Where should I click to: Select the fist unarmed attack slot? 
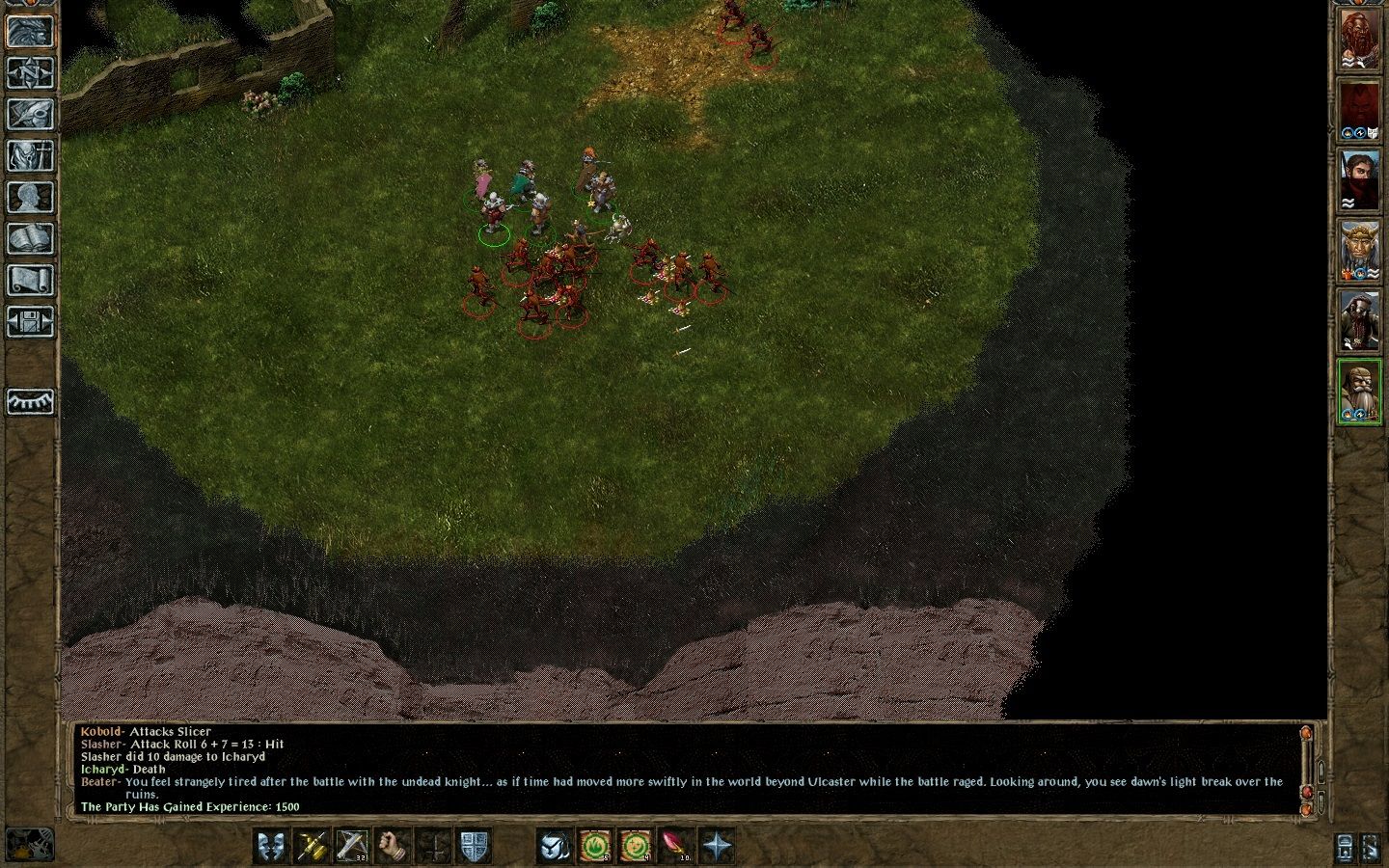click(393, 846)
